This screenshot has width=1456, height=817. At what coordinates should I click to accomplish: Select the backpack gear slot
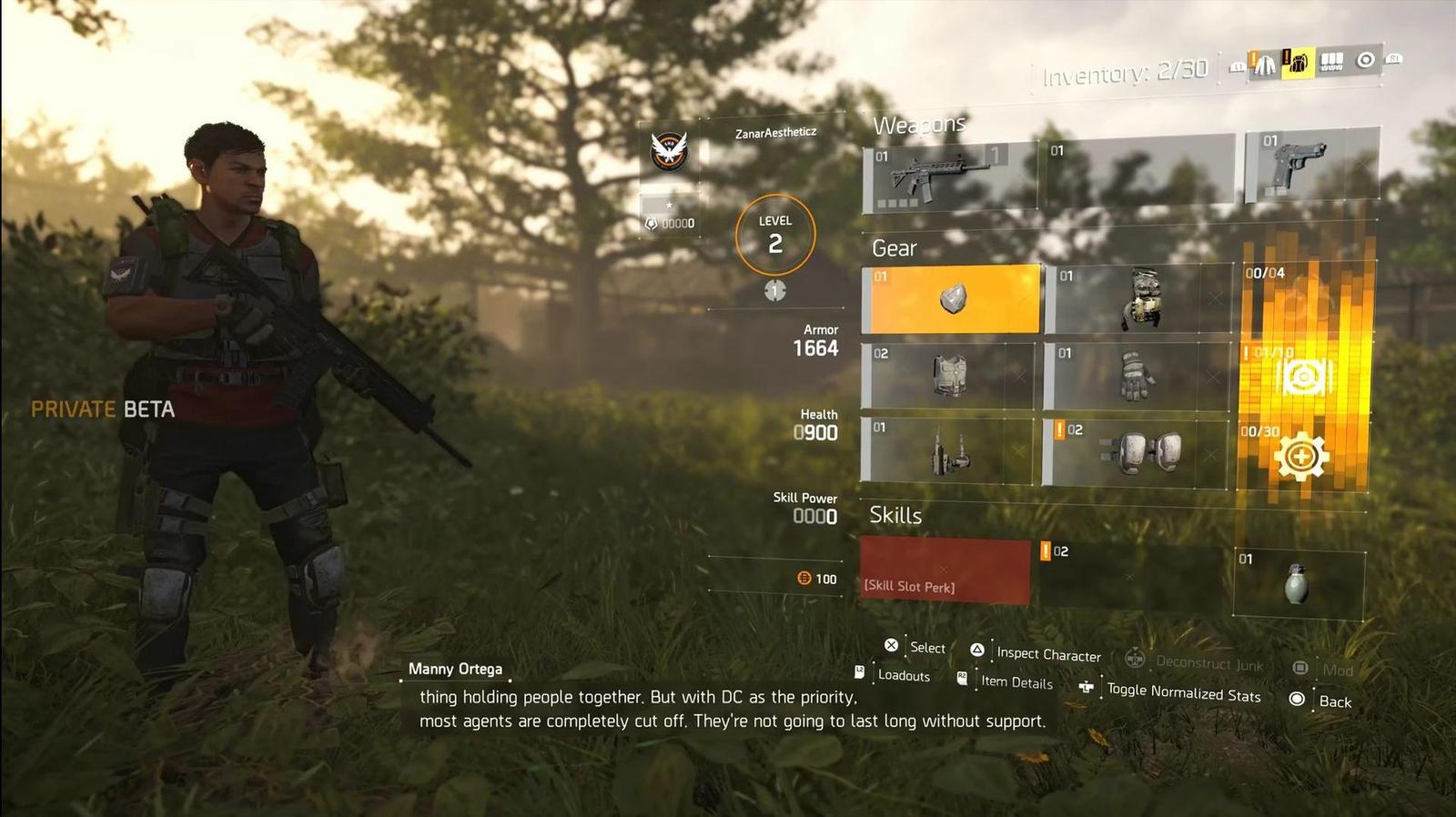(1137, 298)
